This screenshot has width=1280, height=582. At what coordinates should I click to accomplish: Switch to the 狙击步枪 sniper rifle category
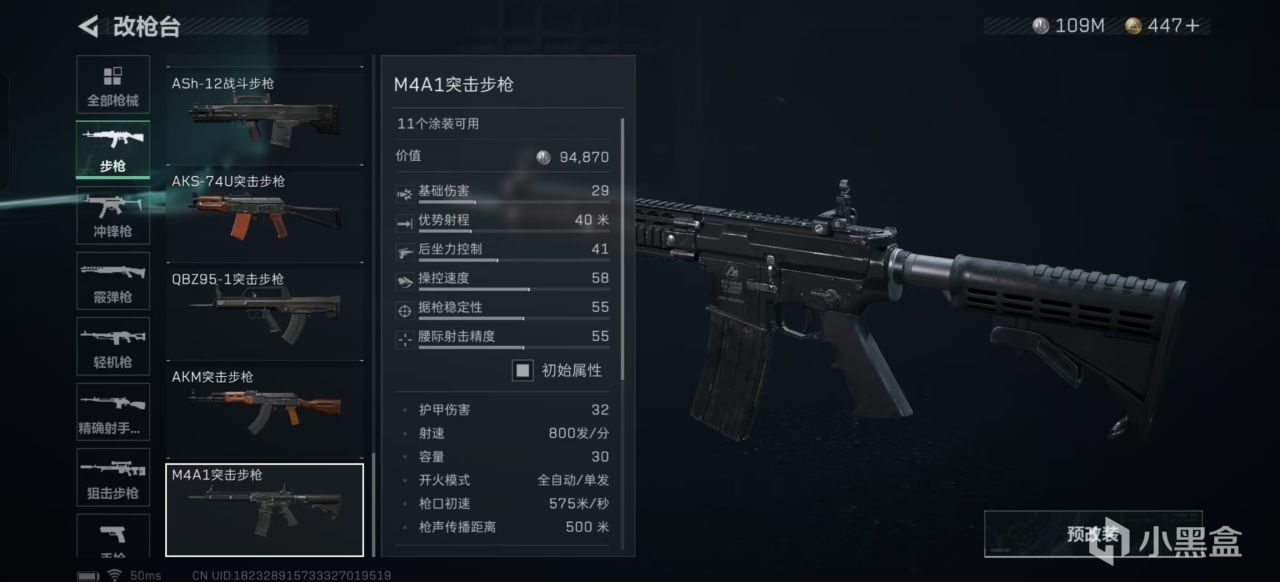[x=113, y=478]
